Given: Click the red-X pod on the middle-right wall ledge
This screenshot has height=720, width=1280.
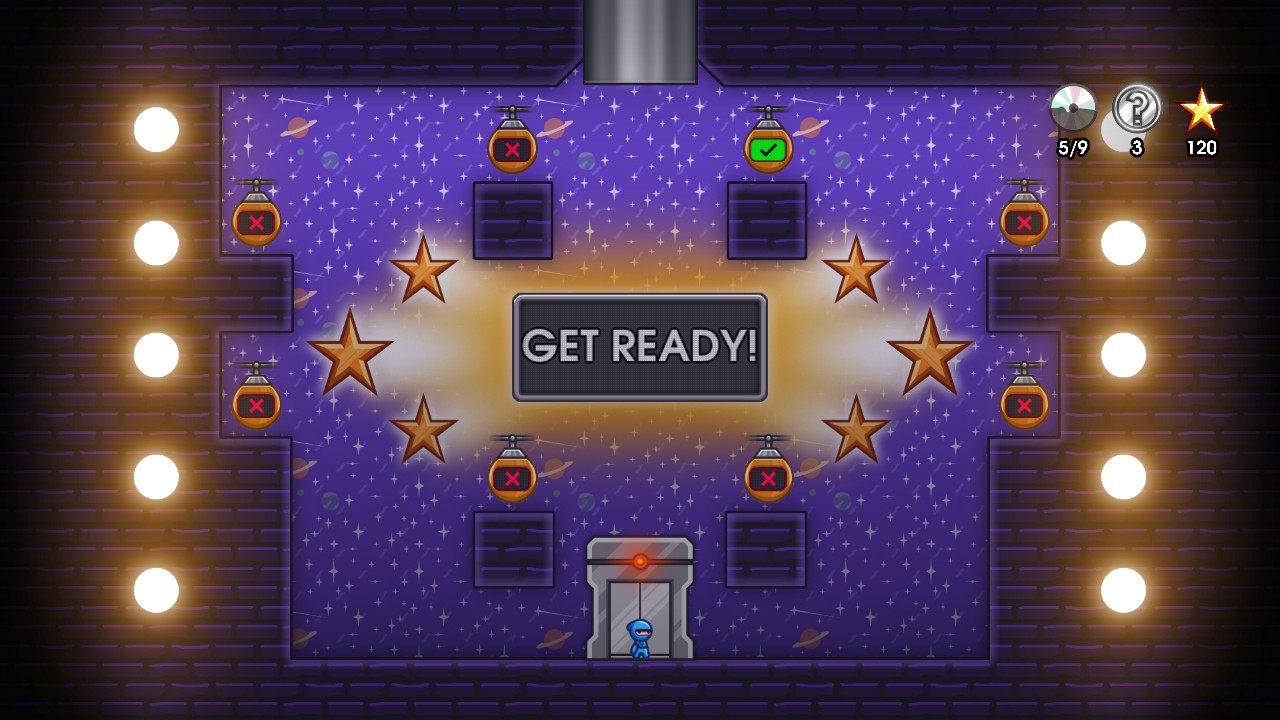Looking at the screenshot, I should point(1023,405).
